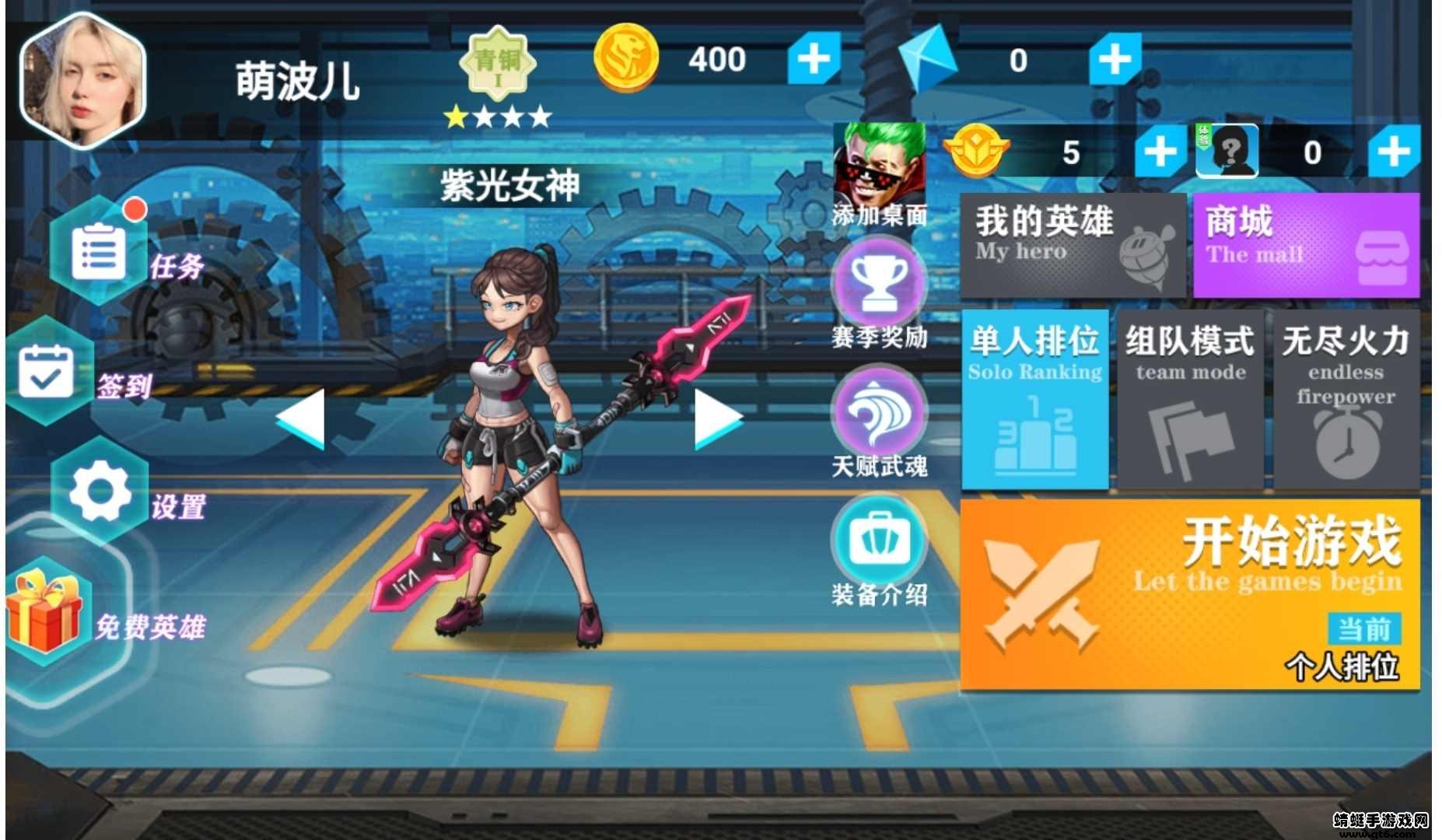Image resolution: width=1442 pixels, height=840 pixels.
Task: Select the 单人排位 Solo Ranking mode
Action: (1034, 401)
